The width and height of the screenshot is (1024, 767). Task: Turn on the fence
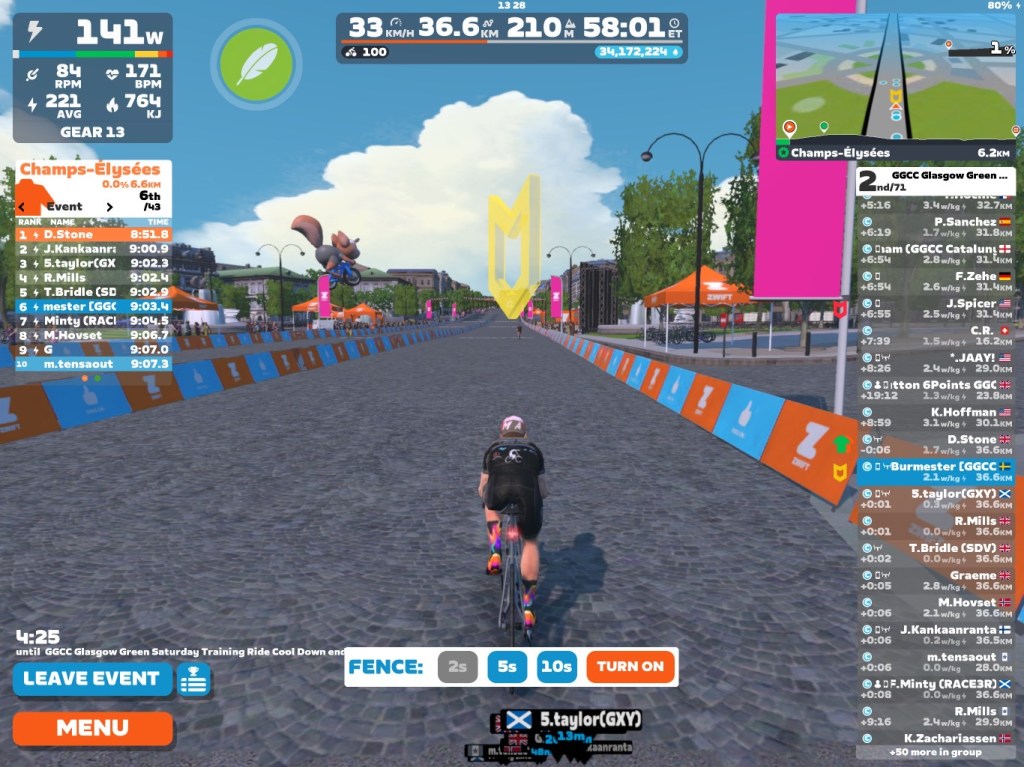(x=630, y=667)
